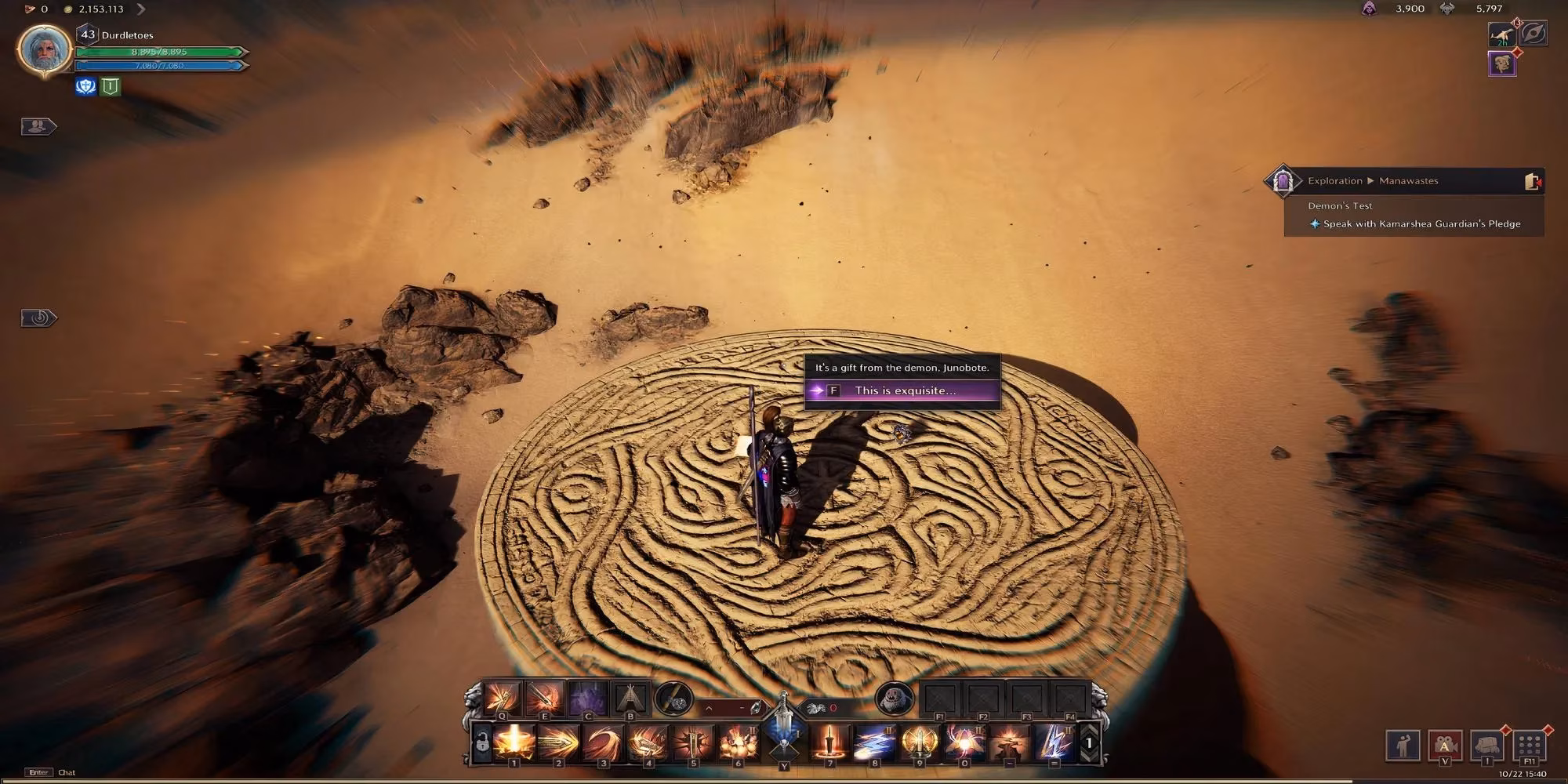Click the exit door icon in quest tracker
This screenshot has width=1568, height=784.
pos(1532,181)
